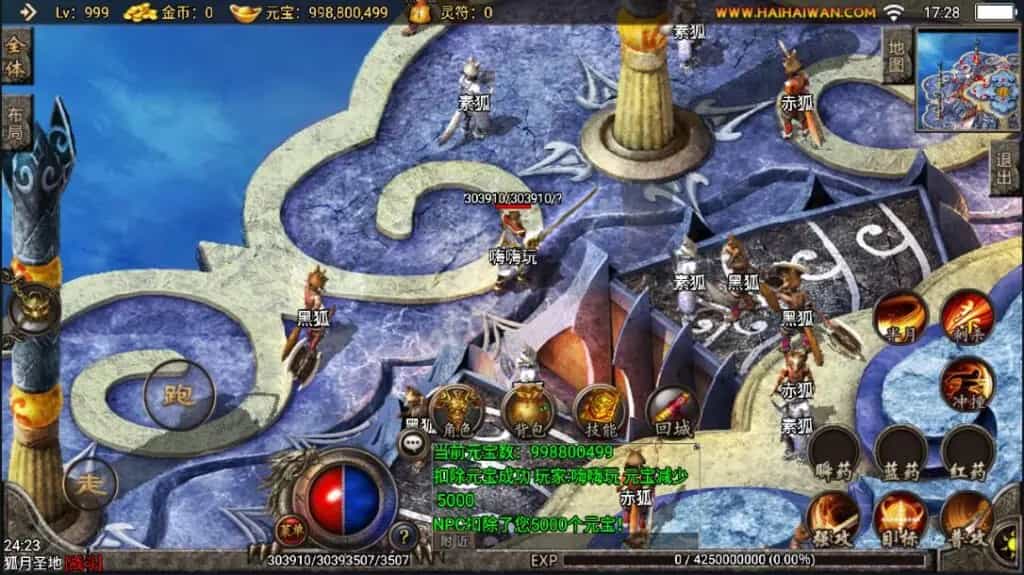This screenshot has width=1024, height=575.
Task: Open the 背包 backpack
Action: [528, 410]
